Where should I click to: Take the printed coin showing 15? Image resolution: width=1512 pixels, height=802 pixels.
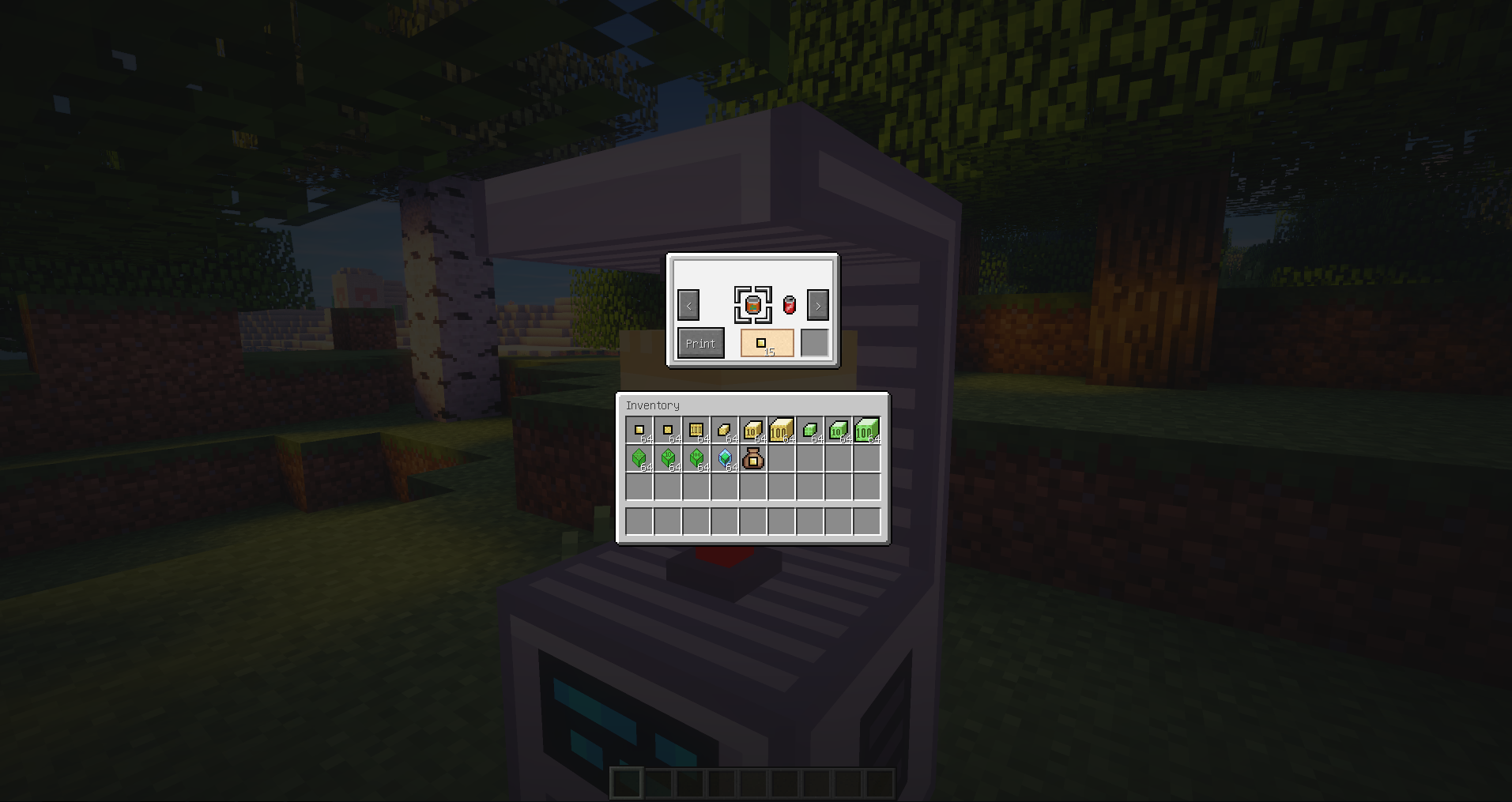tap(766, 342)
